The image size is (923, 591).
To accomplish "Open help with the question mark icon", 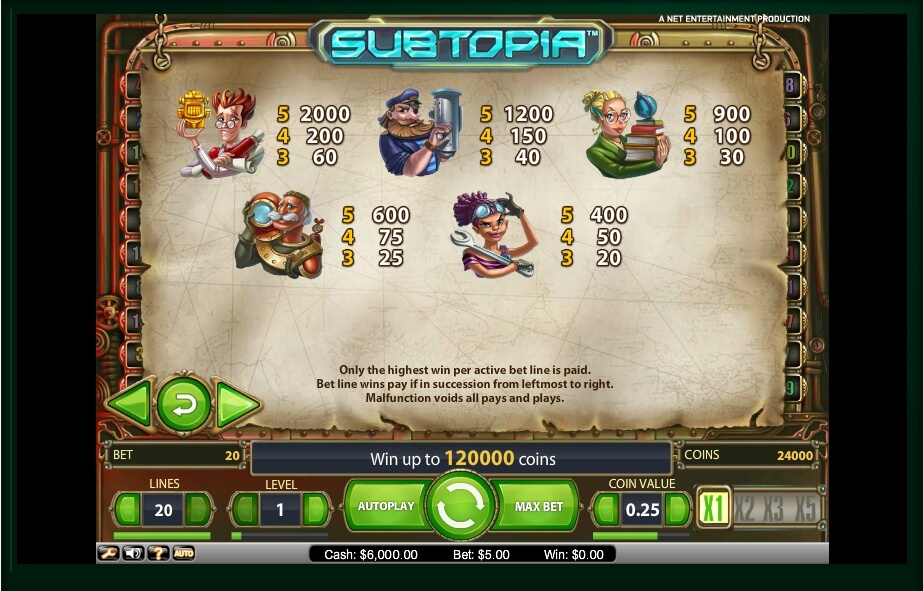I will click(x=158, y=553).
